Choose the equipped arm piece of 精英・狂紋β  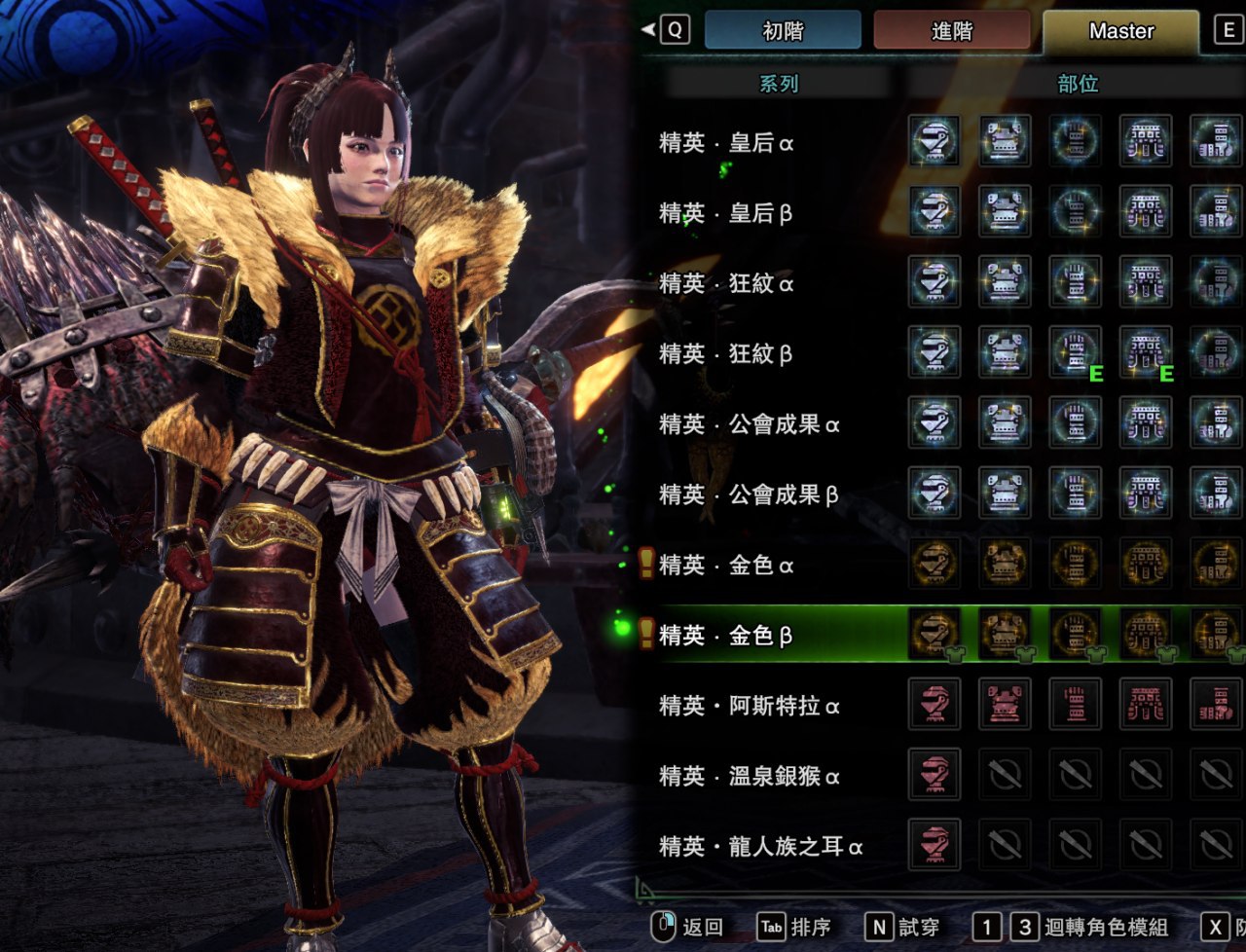(1076, 352)
